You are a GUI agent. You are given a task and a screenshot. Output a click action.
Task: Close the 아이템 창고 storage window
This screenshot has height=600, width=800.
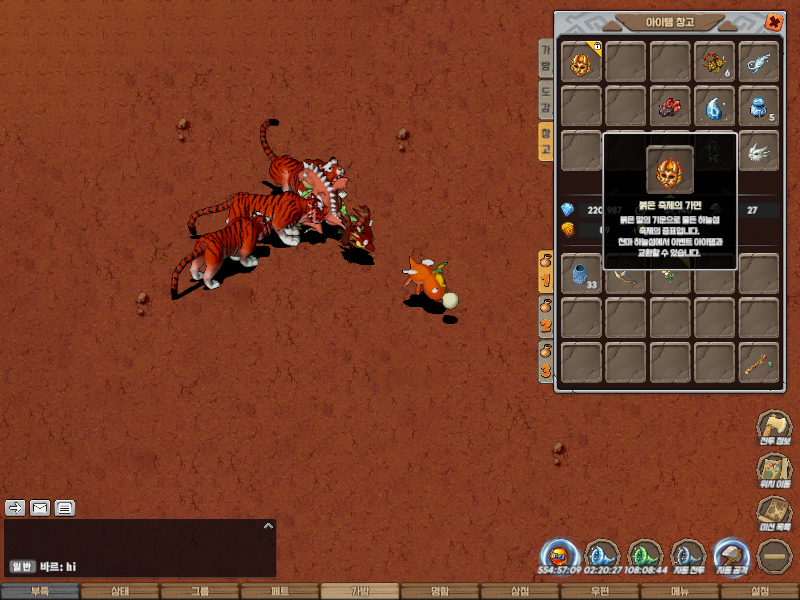pyautogui.click(x=773, y=21)
